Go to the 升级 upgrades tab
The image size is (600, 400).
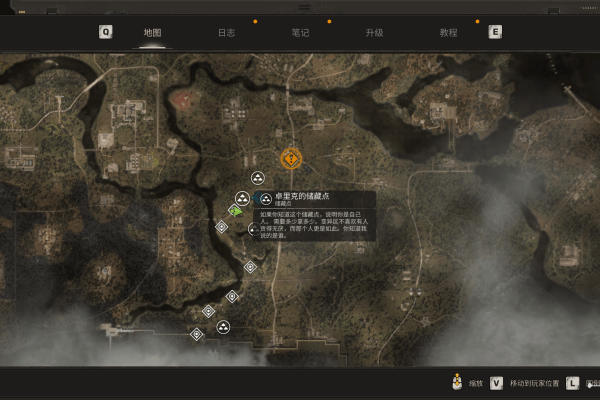coord(374,32)
